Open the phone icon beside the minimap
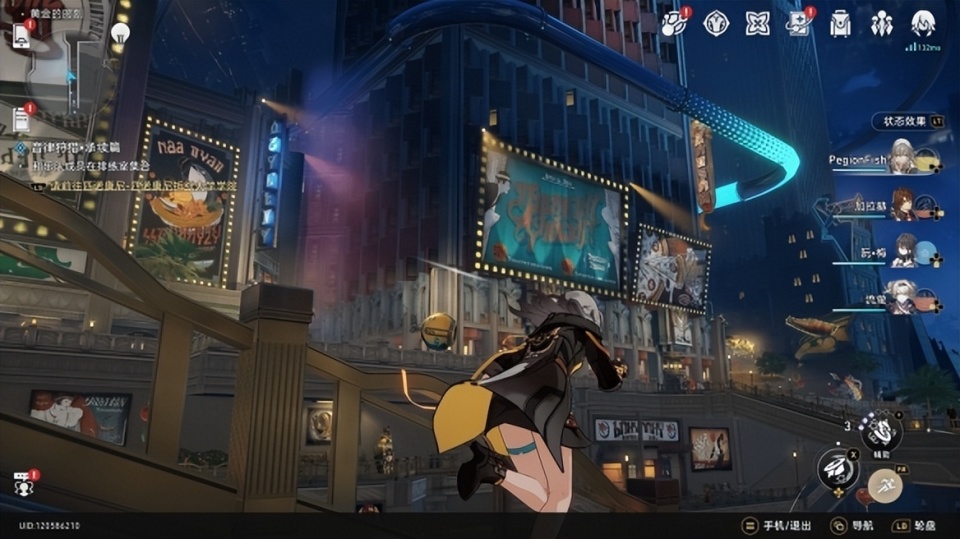This screenshot has height=539, width=960. [21, 36]
